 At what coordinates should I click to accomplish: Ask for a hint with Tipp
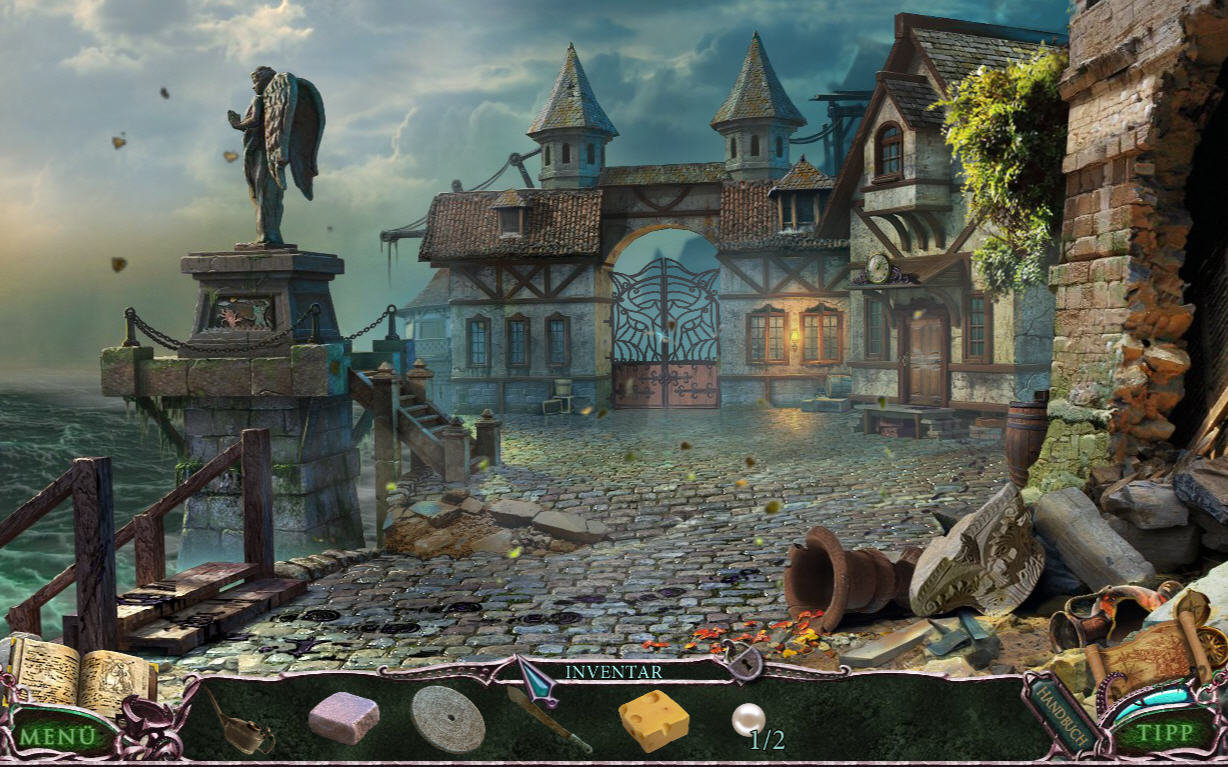tap(1165, 732)
